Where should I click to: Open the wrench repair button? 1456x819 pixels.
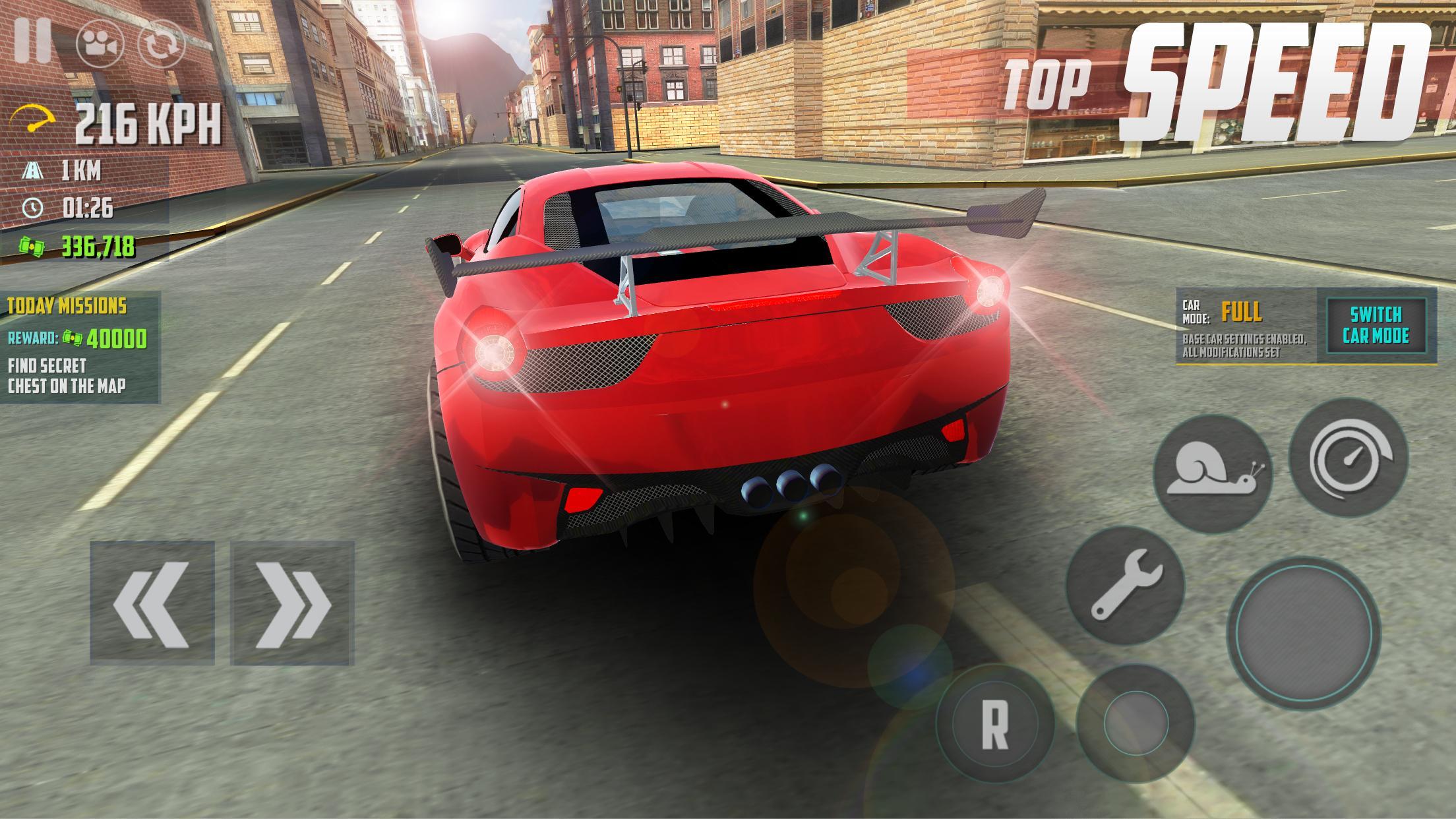[1125, 585]
